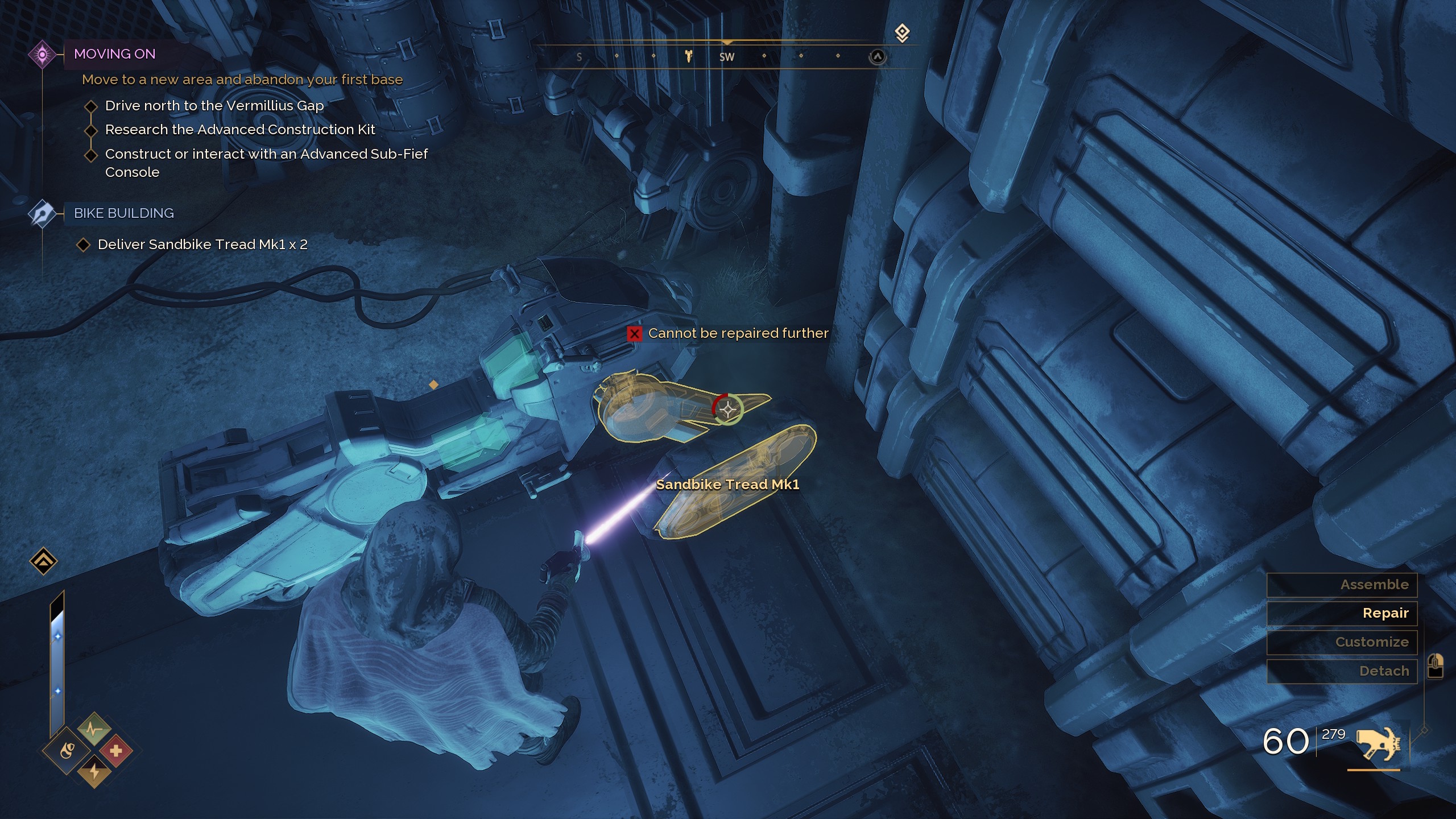Toggle the Deliver Sandbike Tread Mk1 objective
This screenshot has width=1456, height=819.
(x=84, y=244)
